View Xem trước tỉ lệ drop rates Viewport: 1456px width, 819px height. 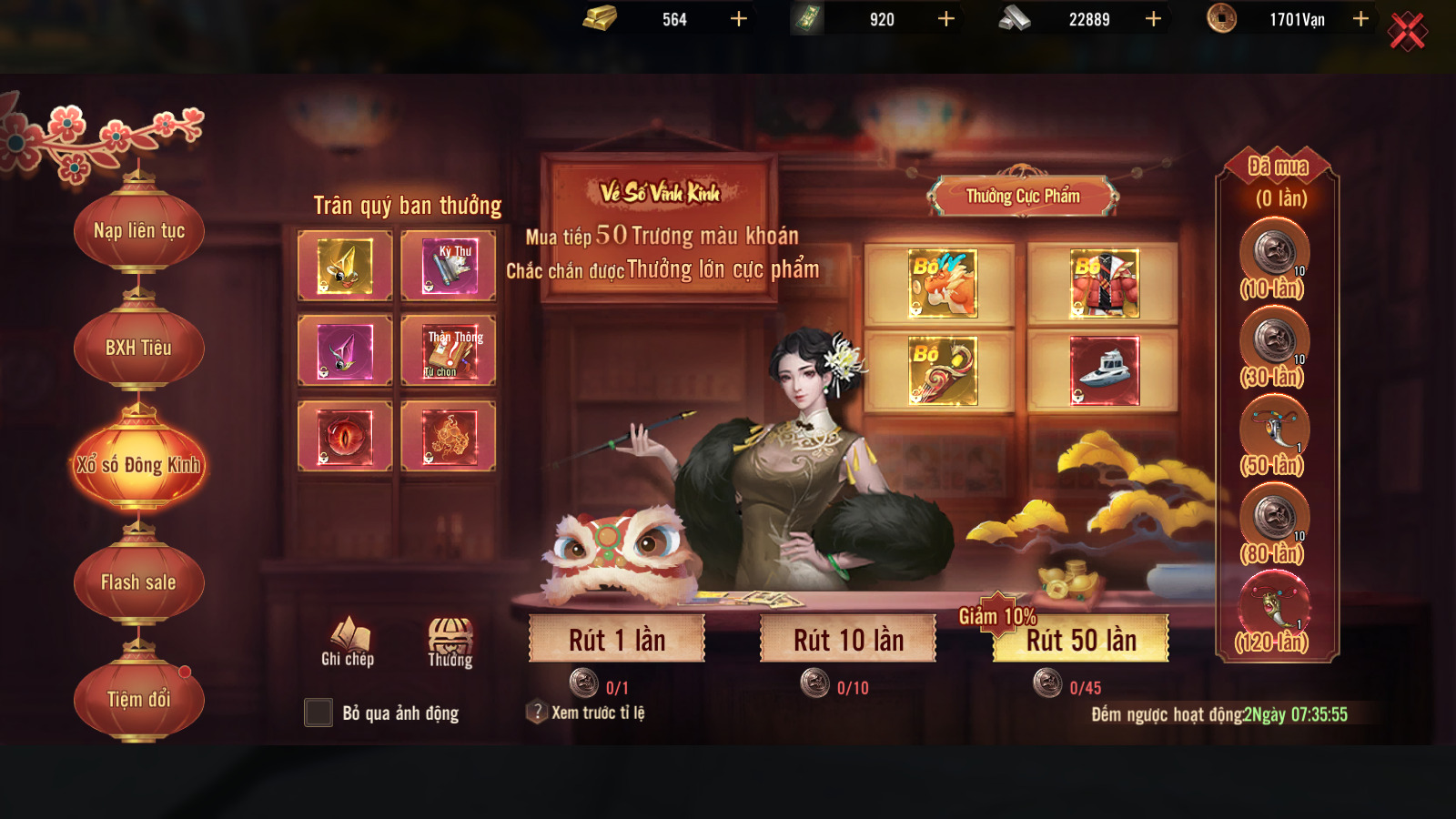(x=586, y=713)
